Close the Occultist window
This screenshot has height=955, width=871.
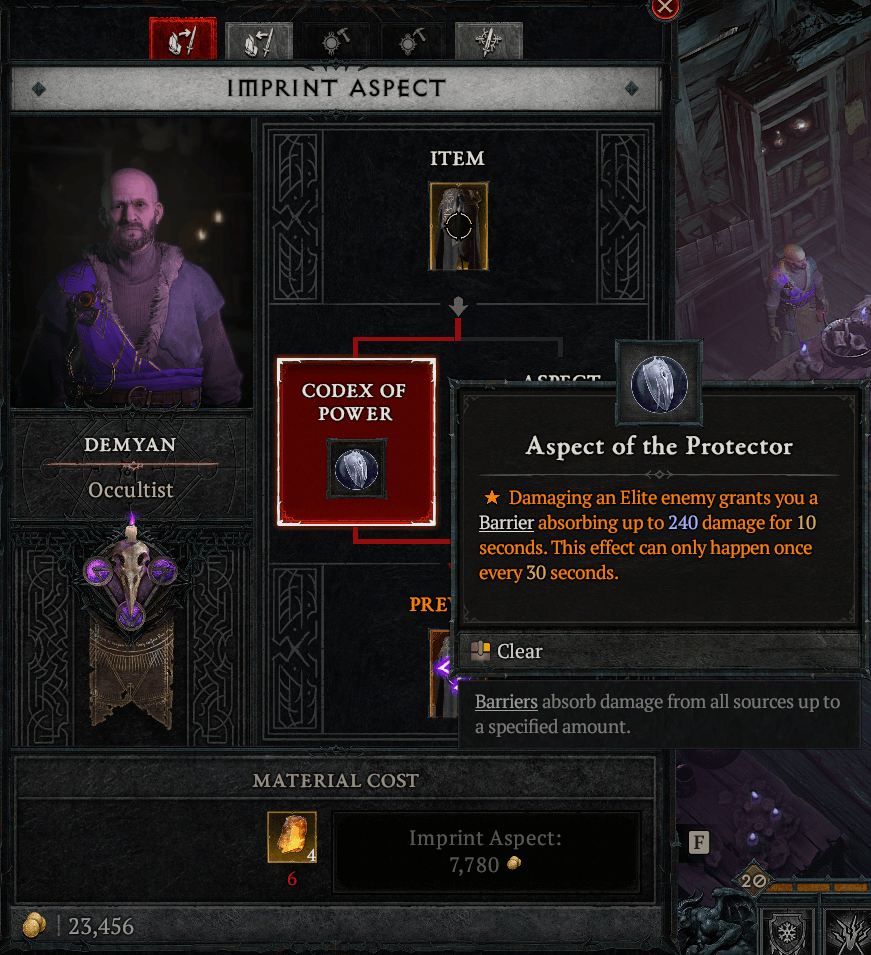665,8
